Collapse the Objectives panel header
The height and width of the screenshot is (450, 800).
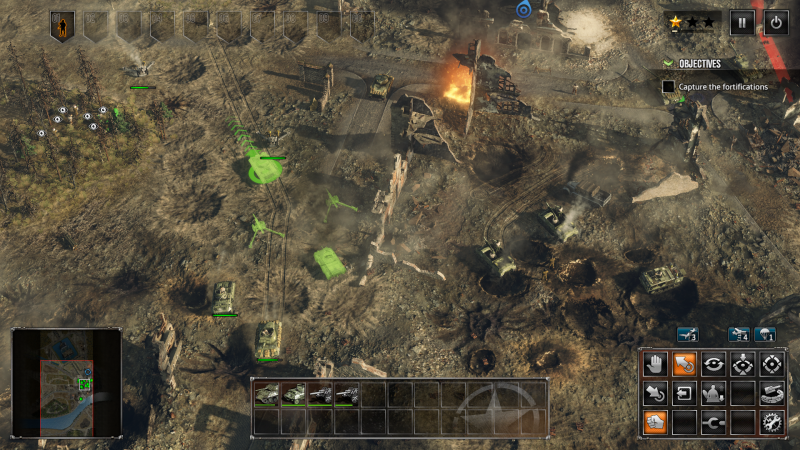click(x=668, y=63)
